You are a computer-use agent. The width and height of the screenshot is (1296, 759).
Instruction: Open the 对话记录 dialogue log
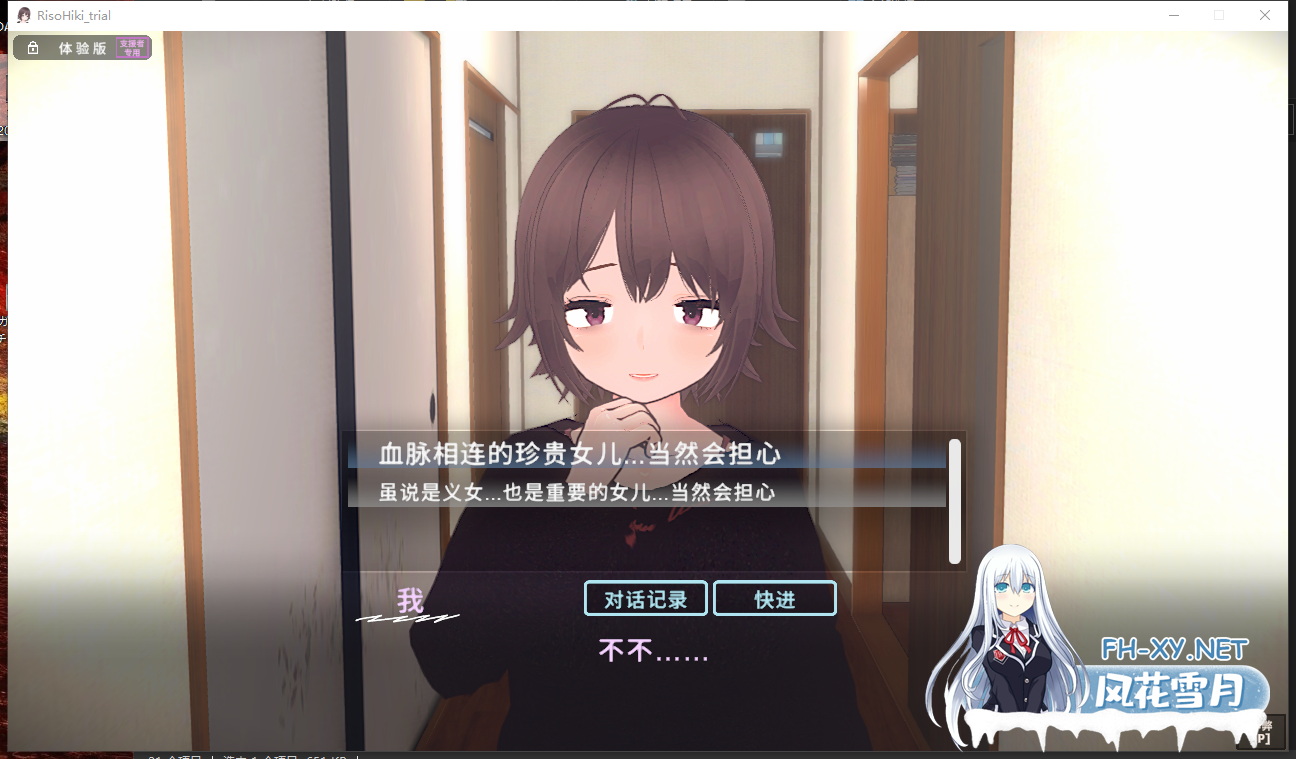tap(645, 598)
